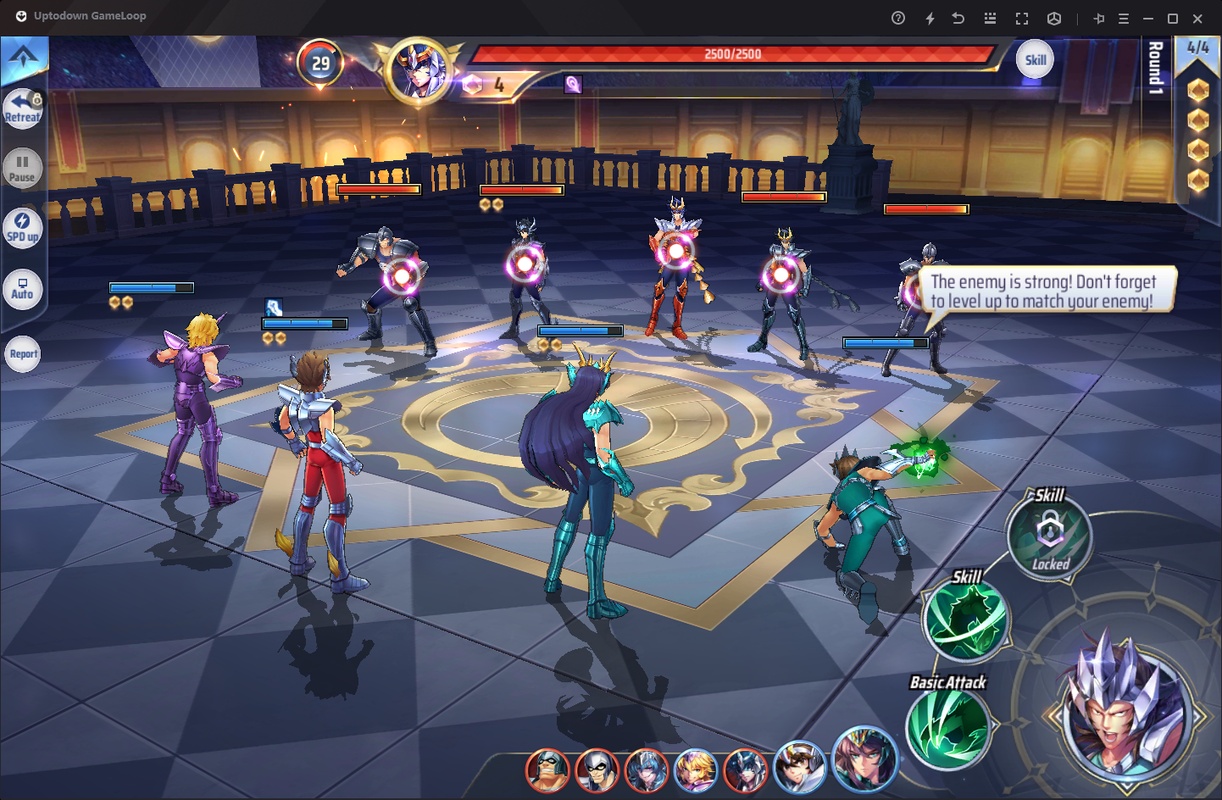Enable Auto battle mode
Screen dimensions: 1222x800
click(22, 288)
